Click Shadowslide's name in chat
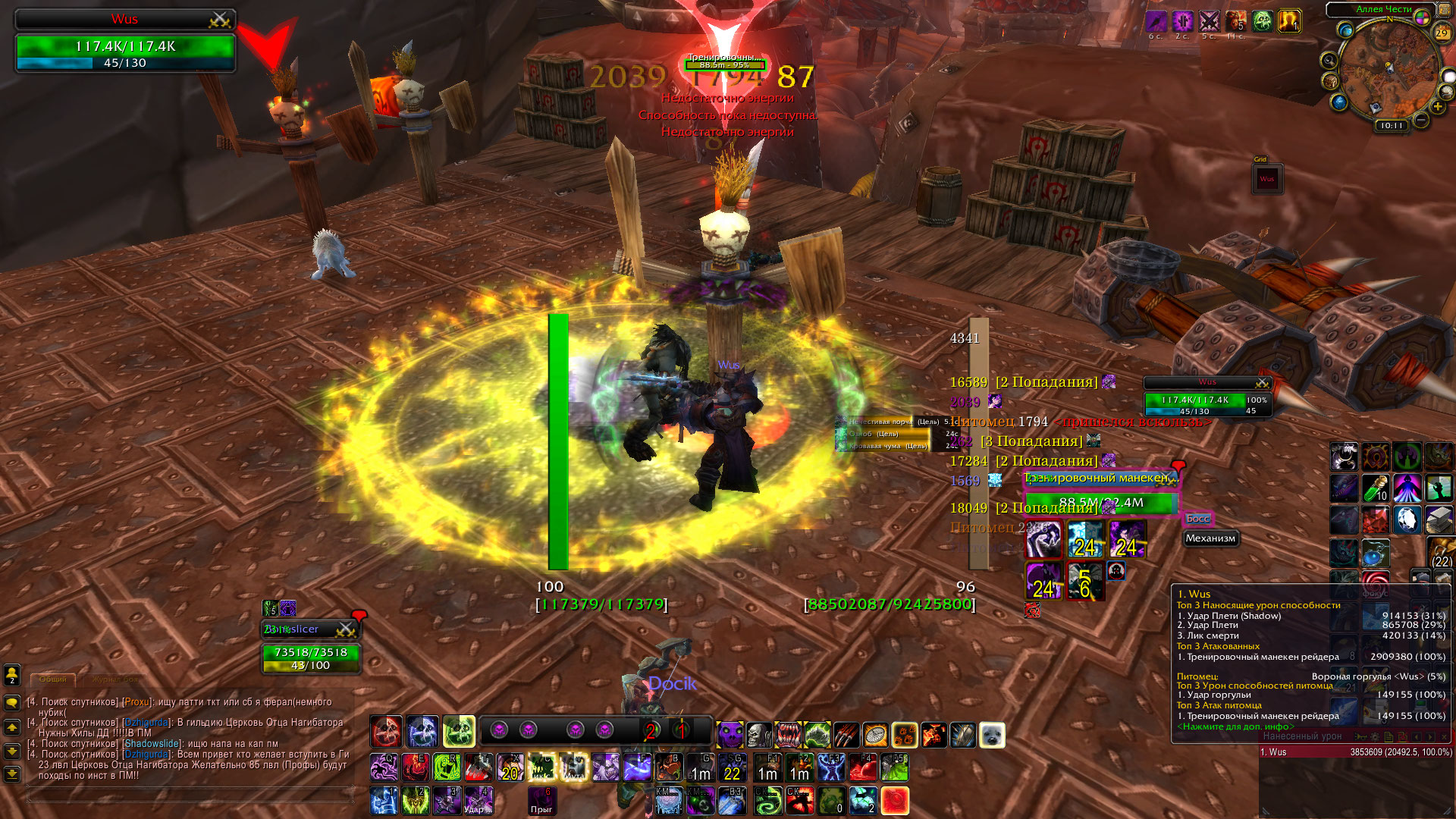Viewport: 1456px width, 819px height. (x=152, y=744)
